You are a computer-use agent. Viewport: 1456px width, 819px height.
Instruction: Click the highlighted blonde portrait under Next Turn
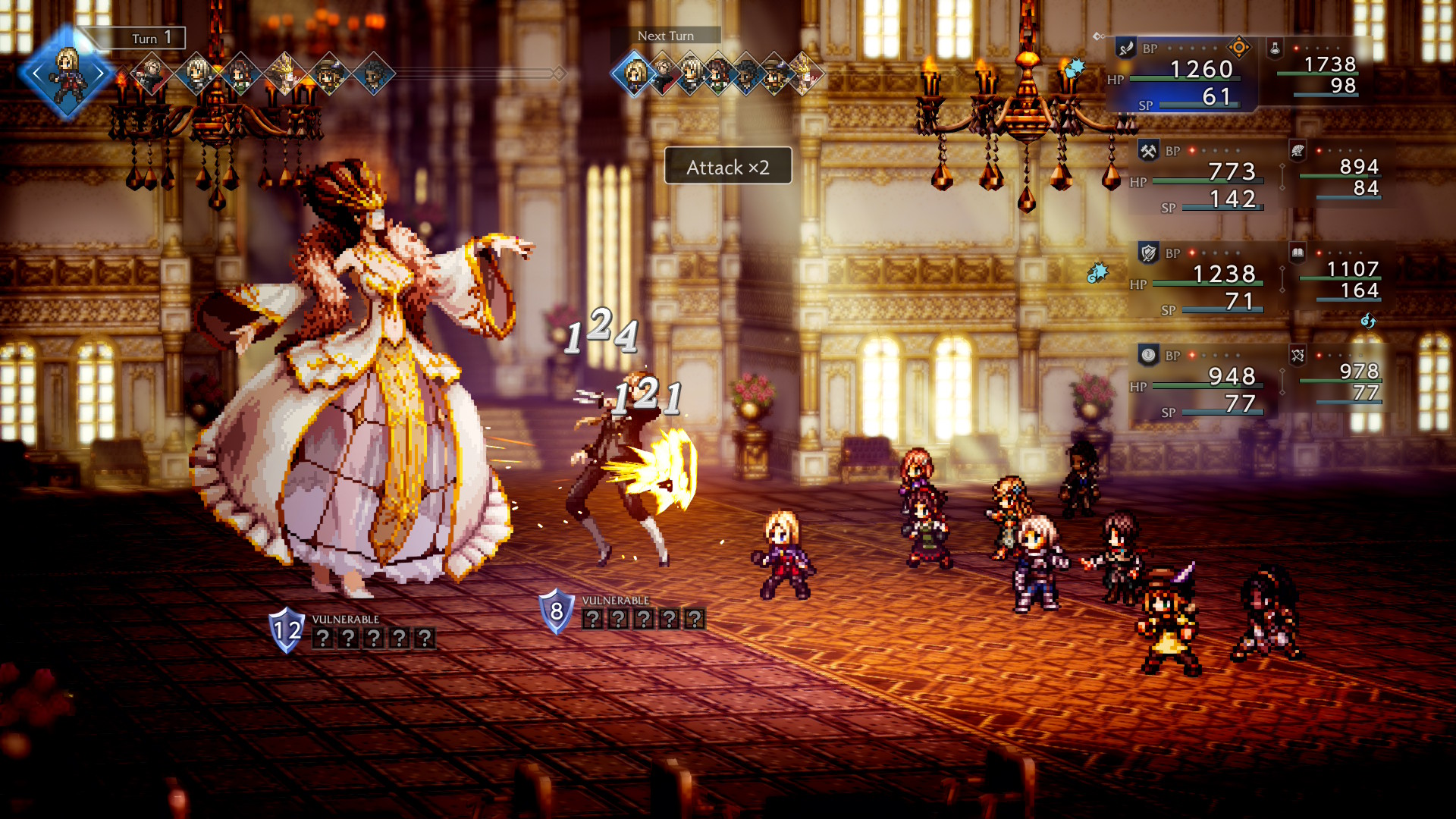[634, 74]
